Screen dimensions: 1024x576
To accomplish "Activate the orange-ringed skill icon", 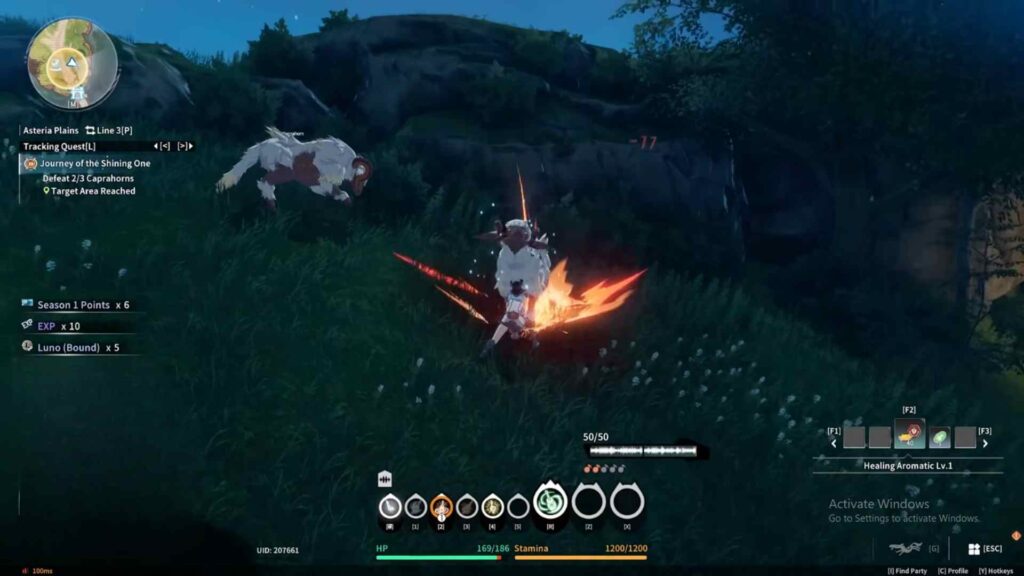I will (x=441, y=507).
